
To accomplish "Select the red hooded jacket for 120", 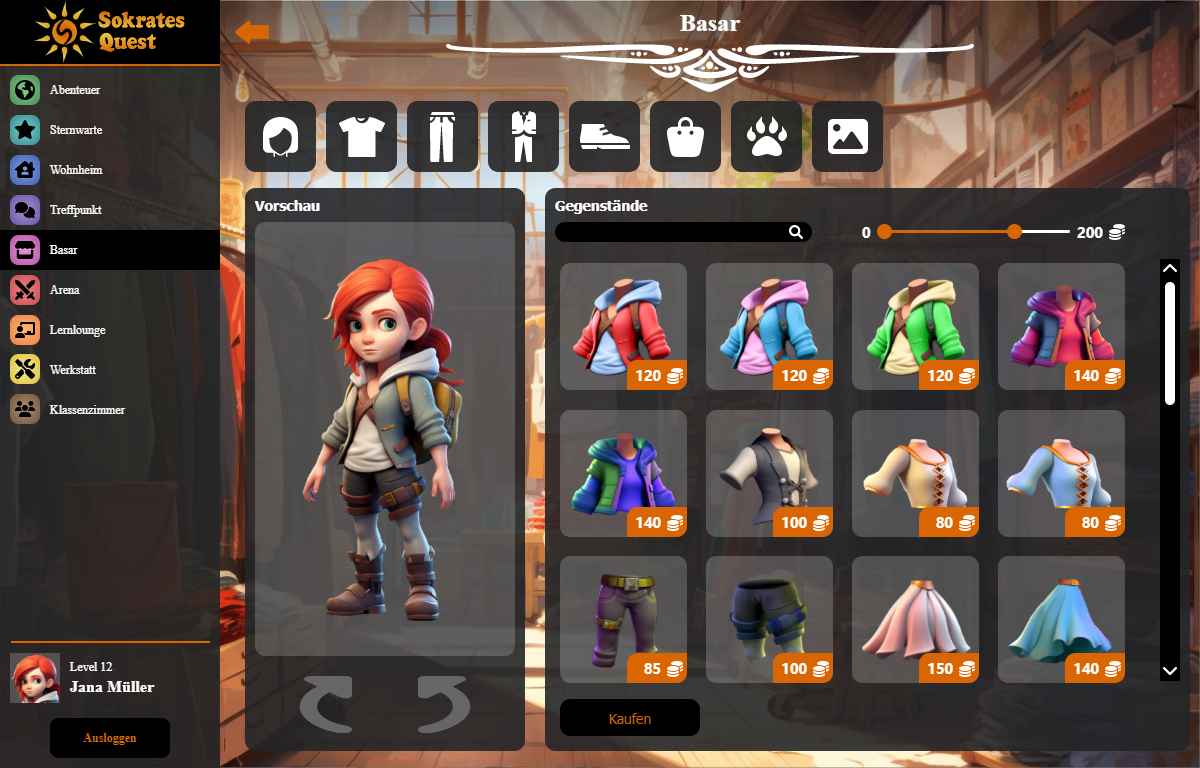I will [623, 326].
